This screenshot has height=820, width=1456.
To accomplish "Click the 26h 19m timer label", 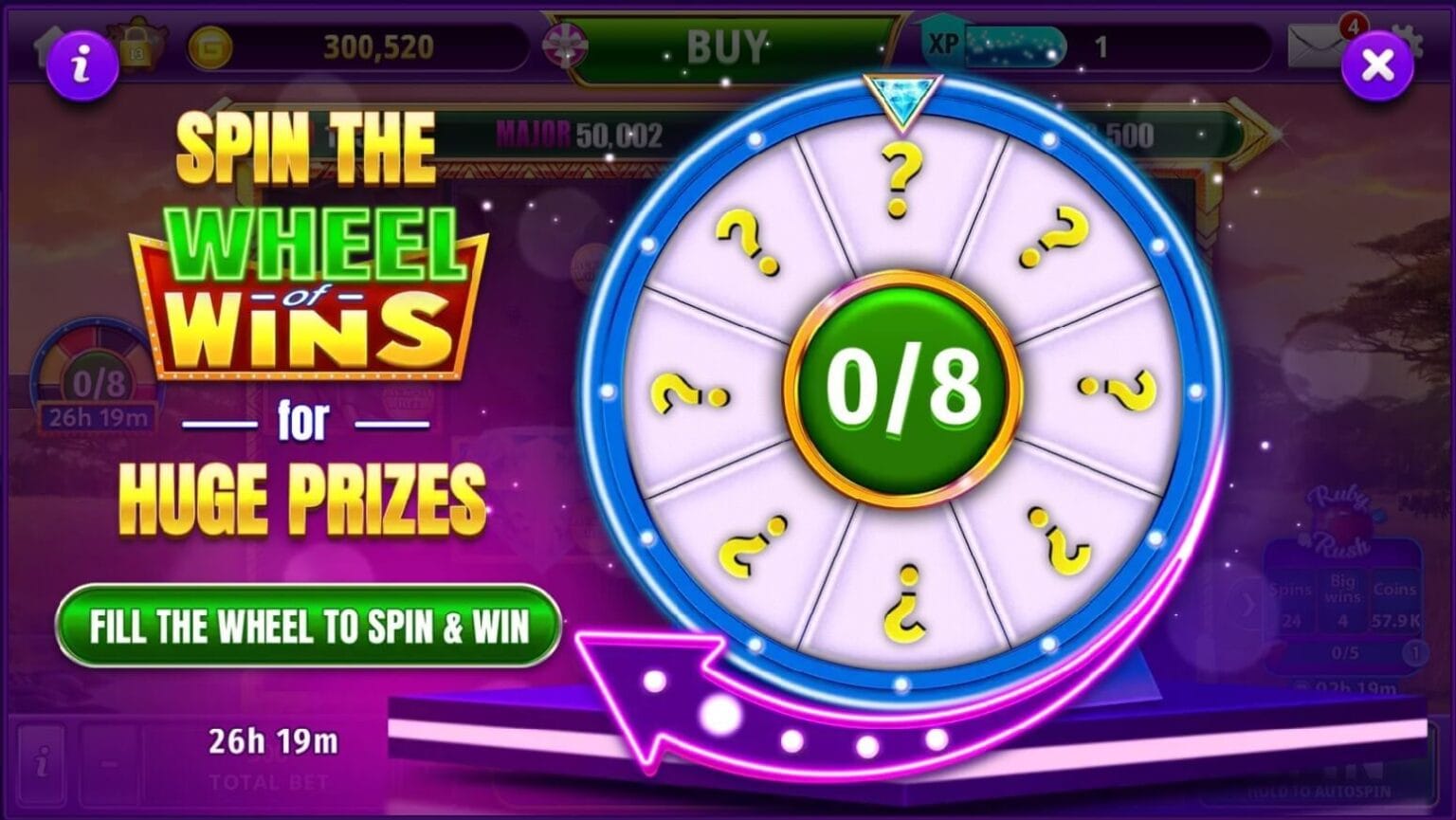I will [272, 741].
